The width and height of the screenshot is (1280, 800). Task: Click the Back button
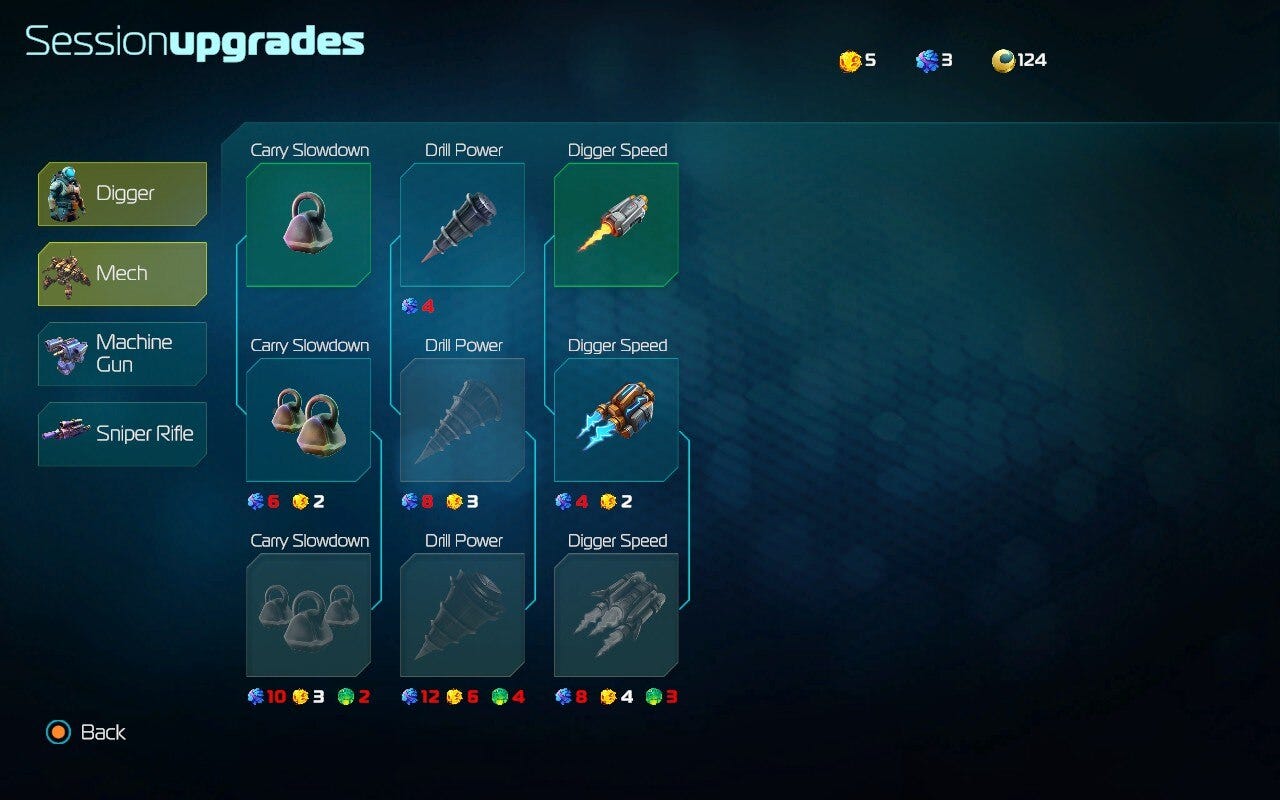pyautogui.click(x=105, y=732)
